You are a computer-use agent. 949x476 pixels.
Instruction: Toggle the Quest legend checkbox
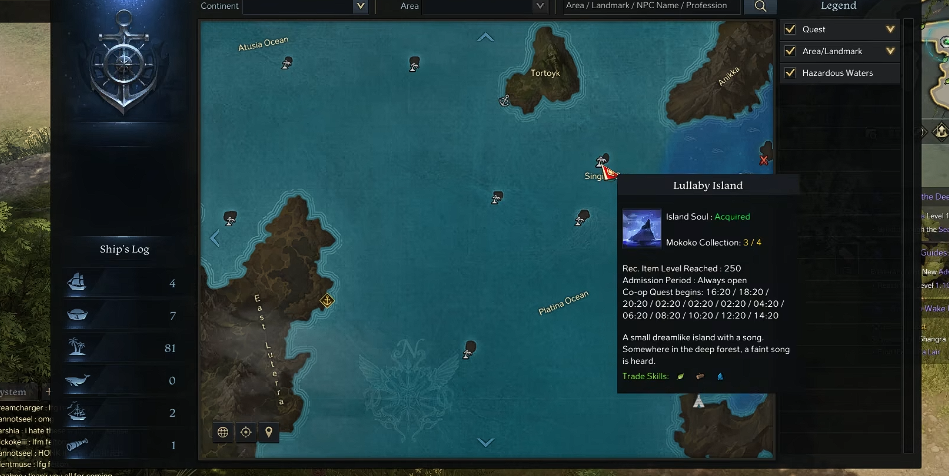[x=791, y=29]
